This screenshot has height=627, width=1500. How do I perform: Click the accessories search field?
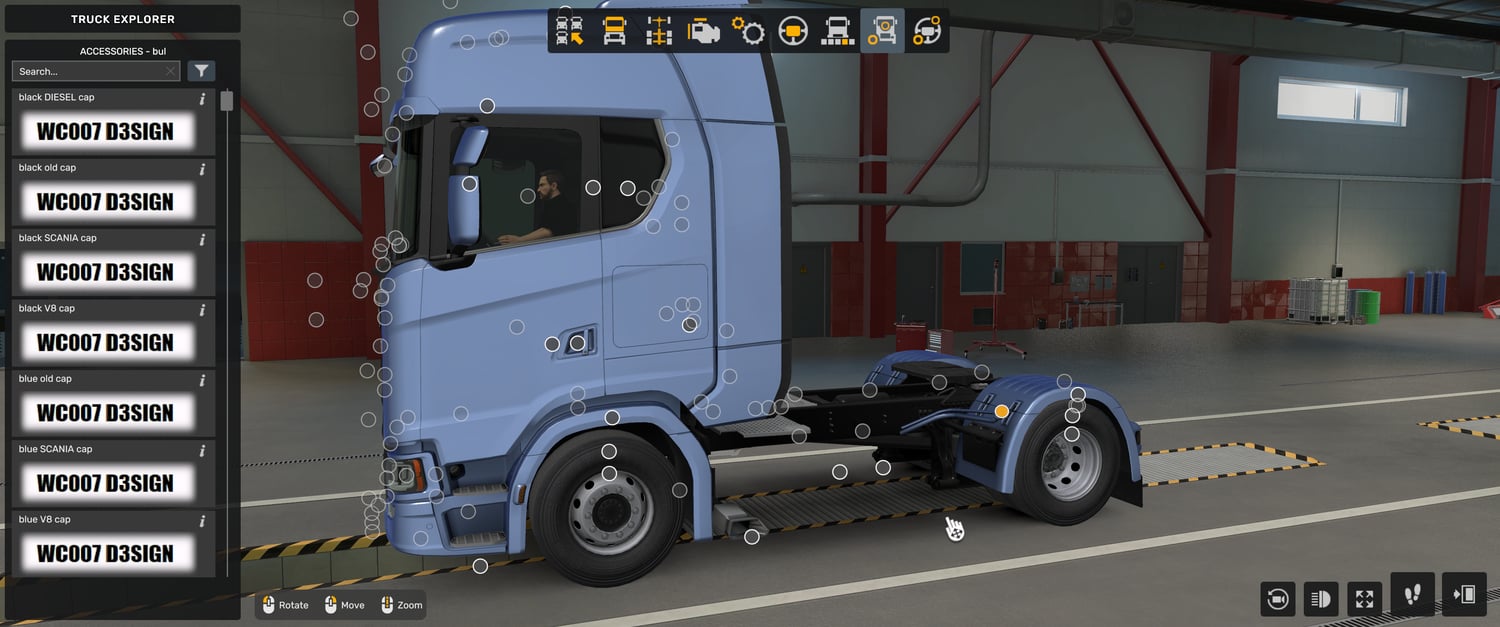coord(88,71)
